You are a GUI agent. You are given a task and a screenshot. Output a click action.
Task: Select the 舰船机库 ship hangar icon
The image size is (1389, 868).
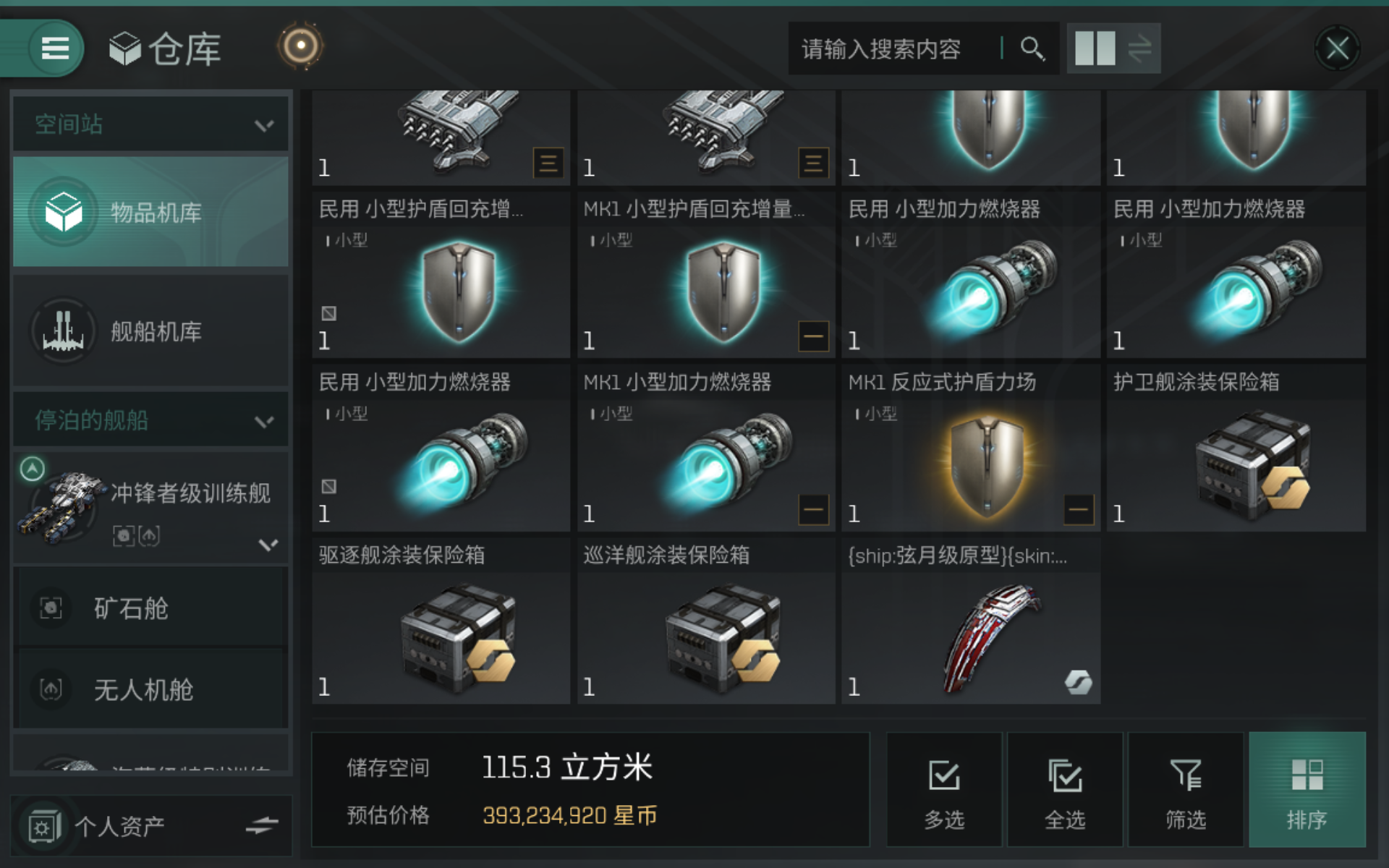(64, 331)
